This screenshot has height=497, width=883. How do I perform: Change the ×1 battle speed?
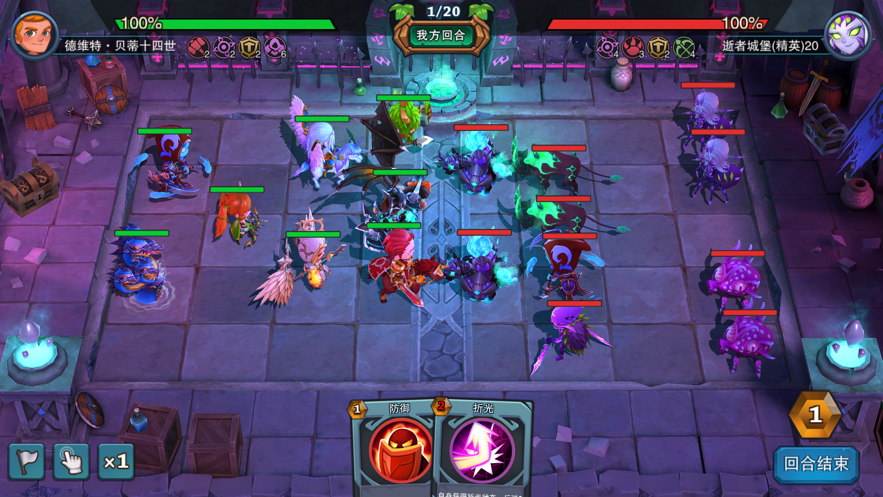pos(116,461)
